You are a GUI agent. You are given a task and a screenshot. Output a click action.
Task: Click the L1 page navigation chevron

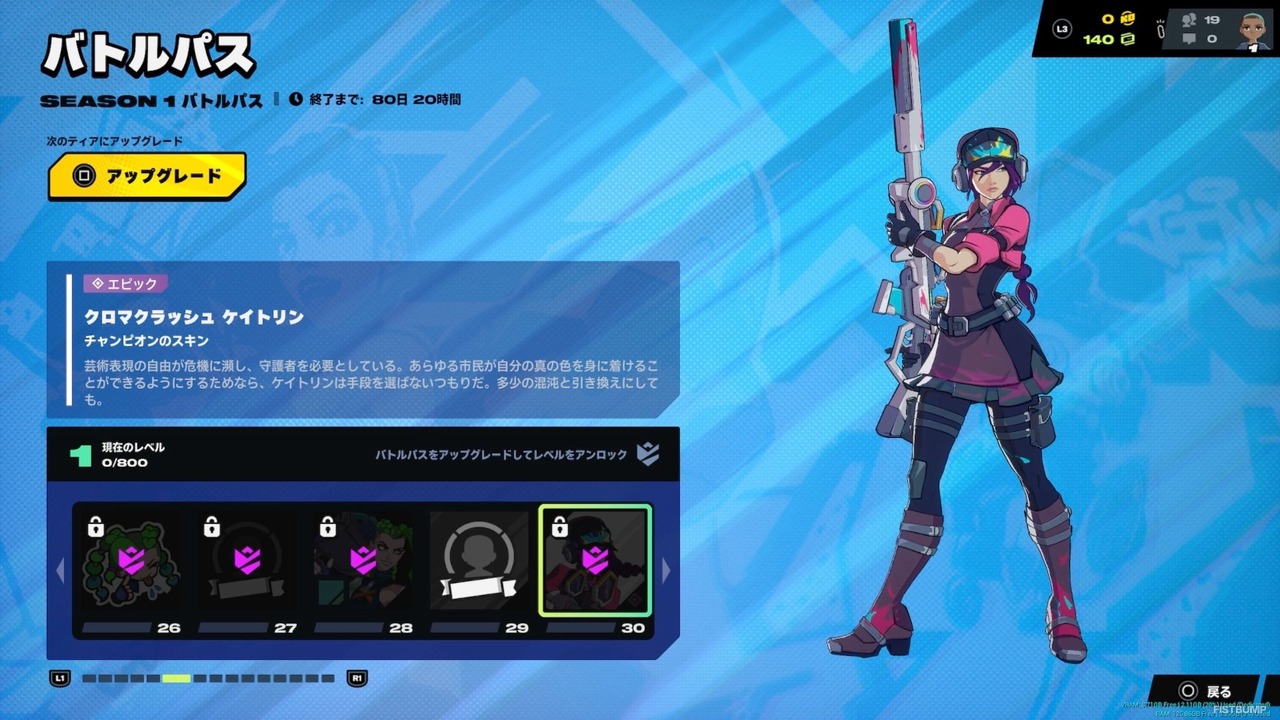(60, 677)
